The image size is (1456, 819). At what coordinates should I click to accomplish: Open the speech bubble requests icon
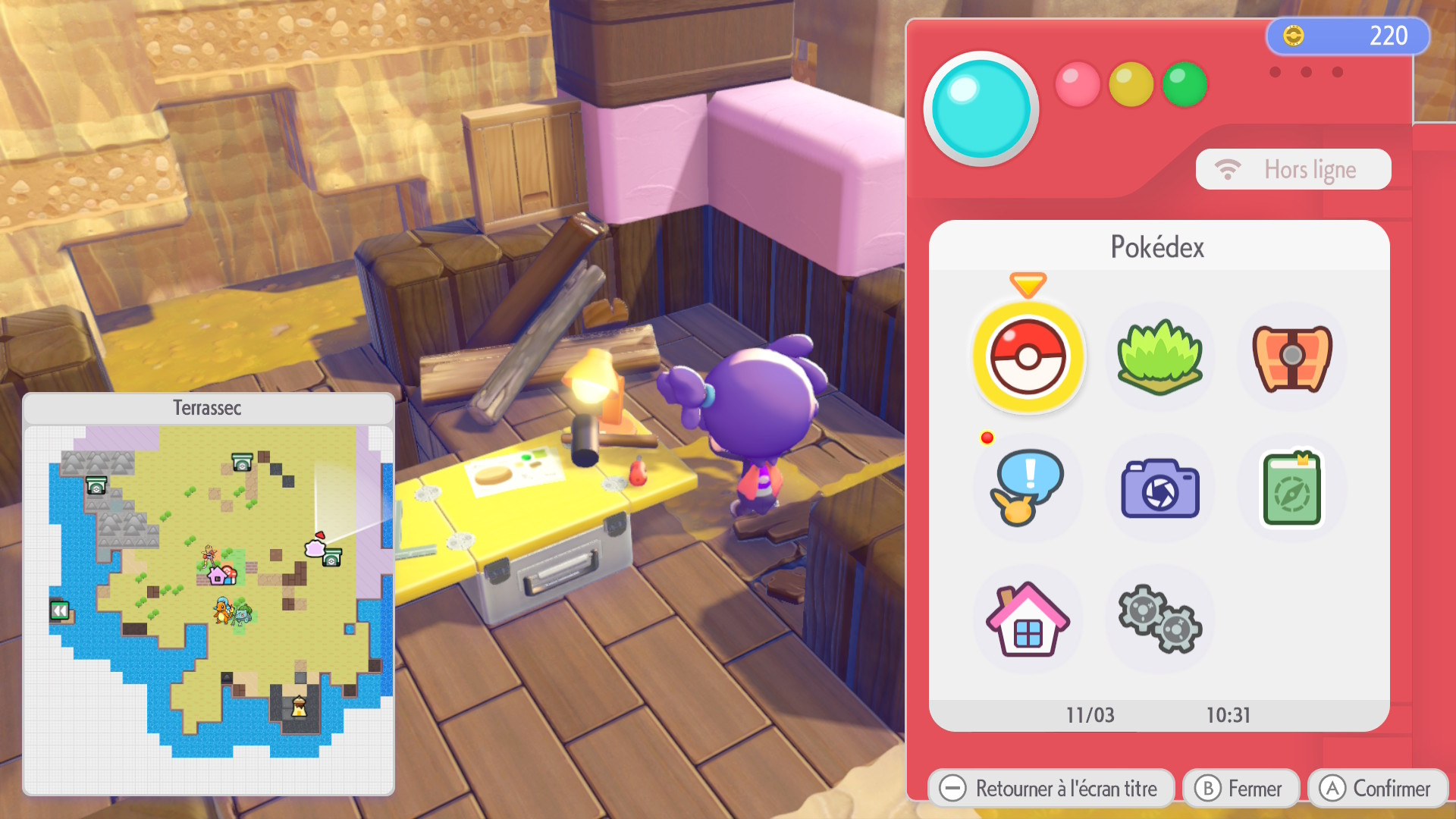[1028, 488]
